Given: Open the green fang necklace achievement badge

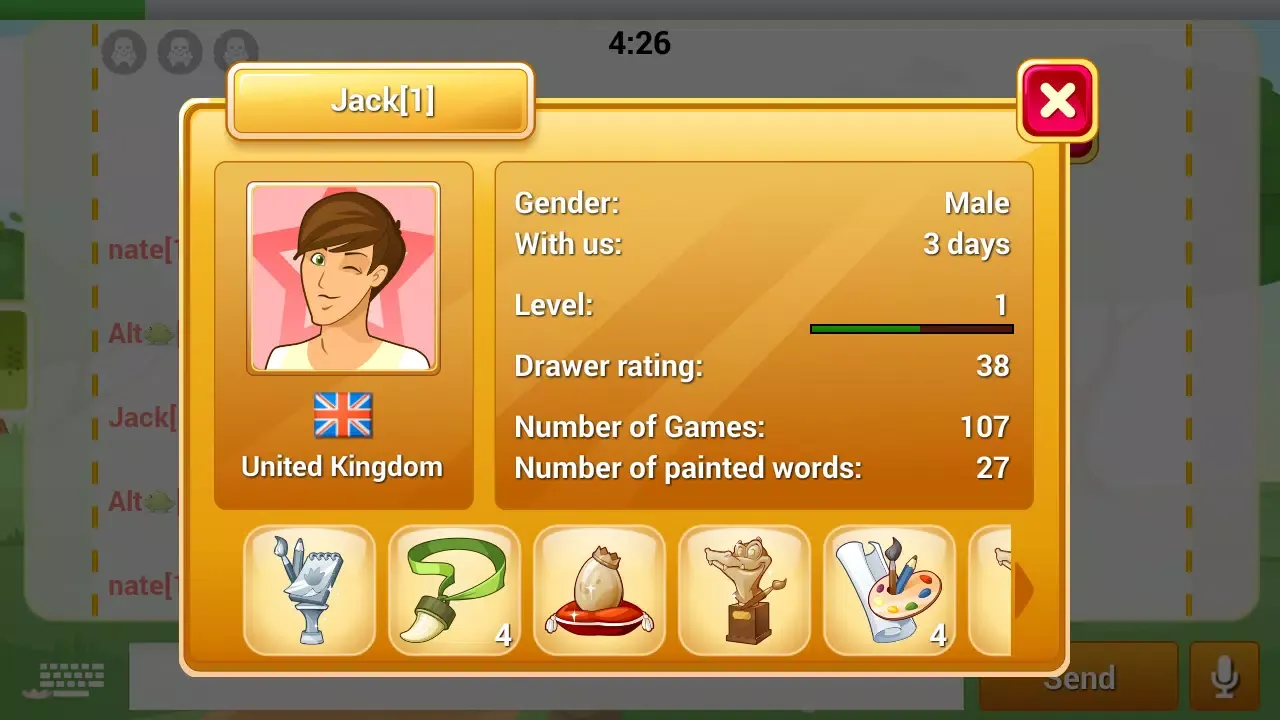Looking at the screenshot, I should point(455,590).
